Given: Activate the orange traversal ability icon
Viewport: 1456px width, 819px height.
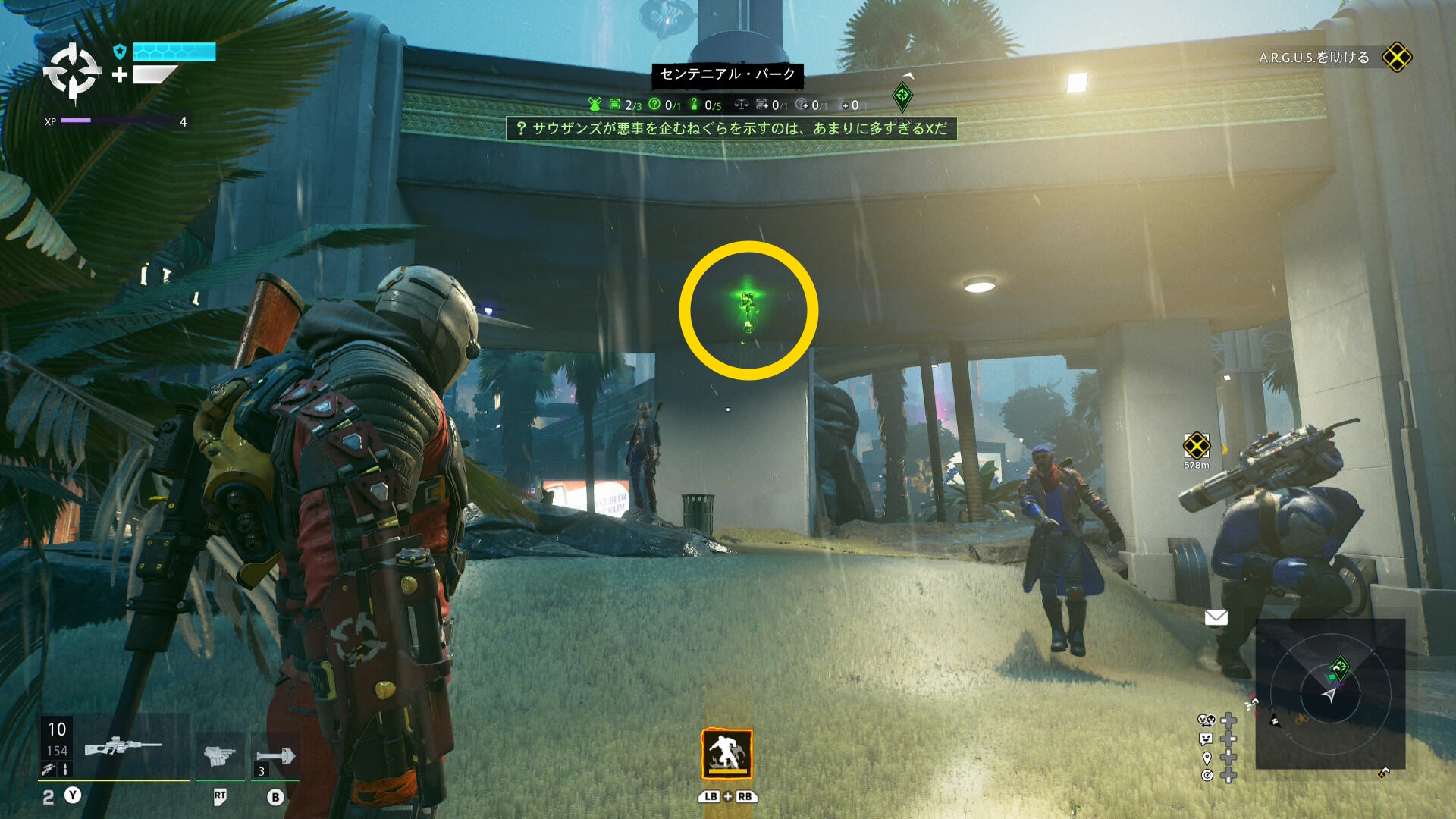Looking at the screenshot, I should (726, 753).
